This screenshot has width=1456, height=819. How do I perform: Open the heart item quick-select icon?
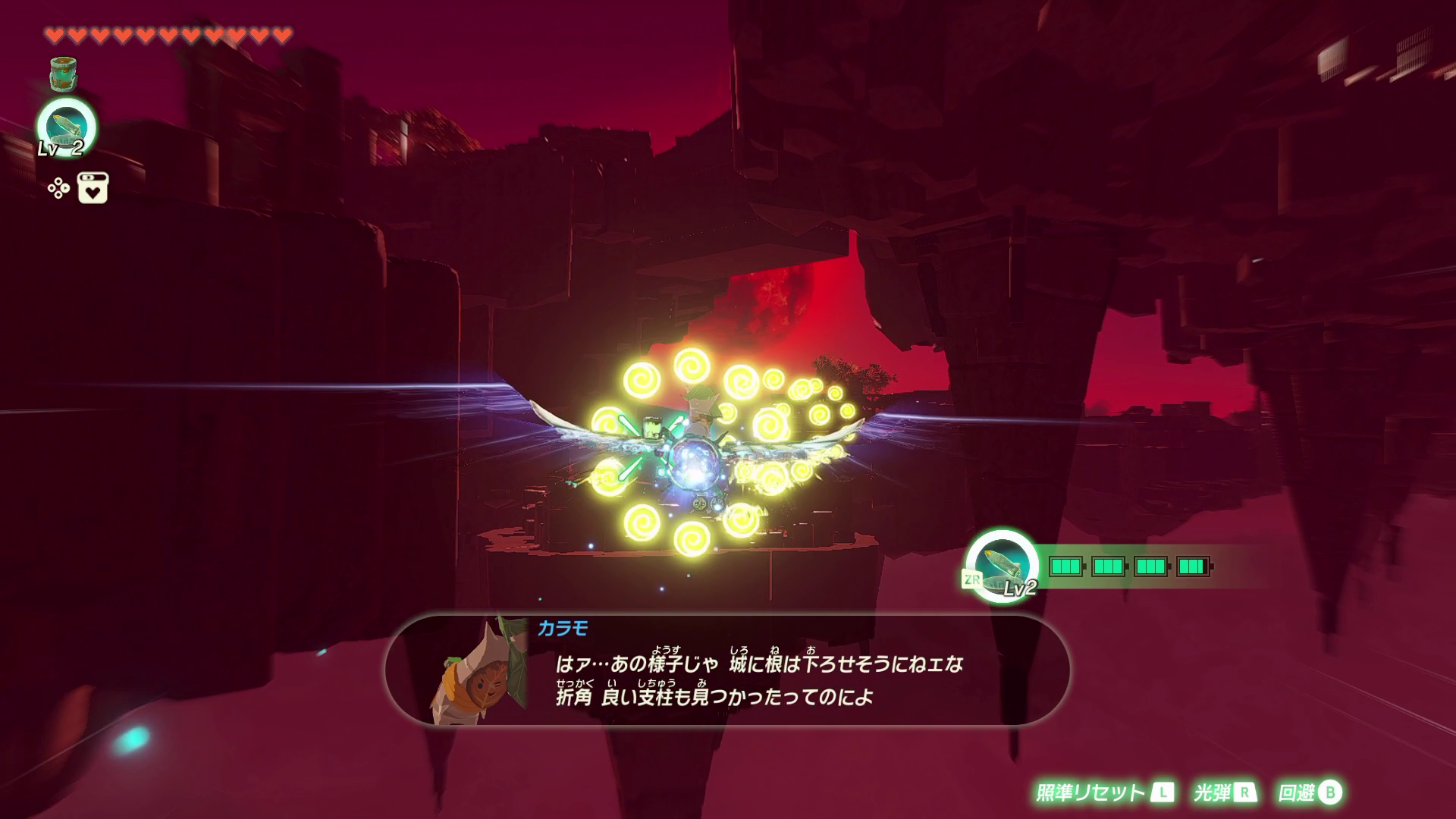coord(93,188)
